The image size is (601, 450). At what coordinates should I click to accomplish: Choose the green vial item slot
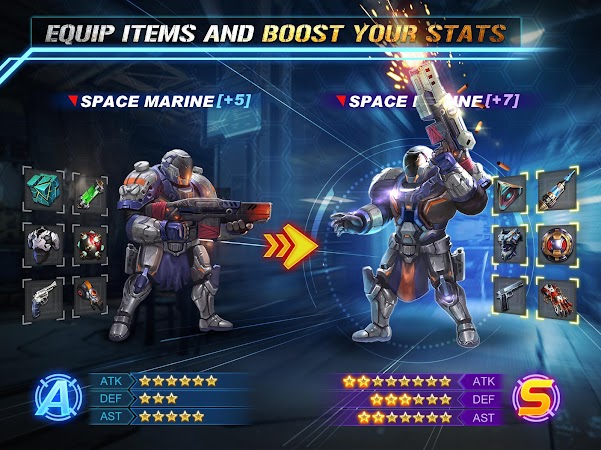pos(90,187)
